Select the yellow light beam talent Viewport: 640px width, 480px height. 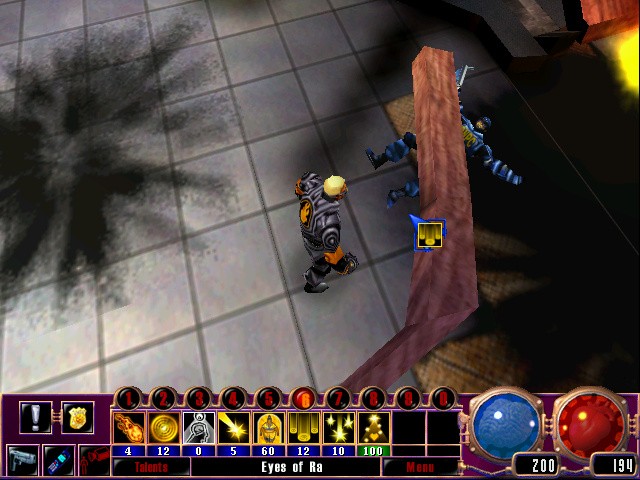point(234,428)
